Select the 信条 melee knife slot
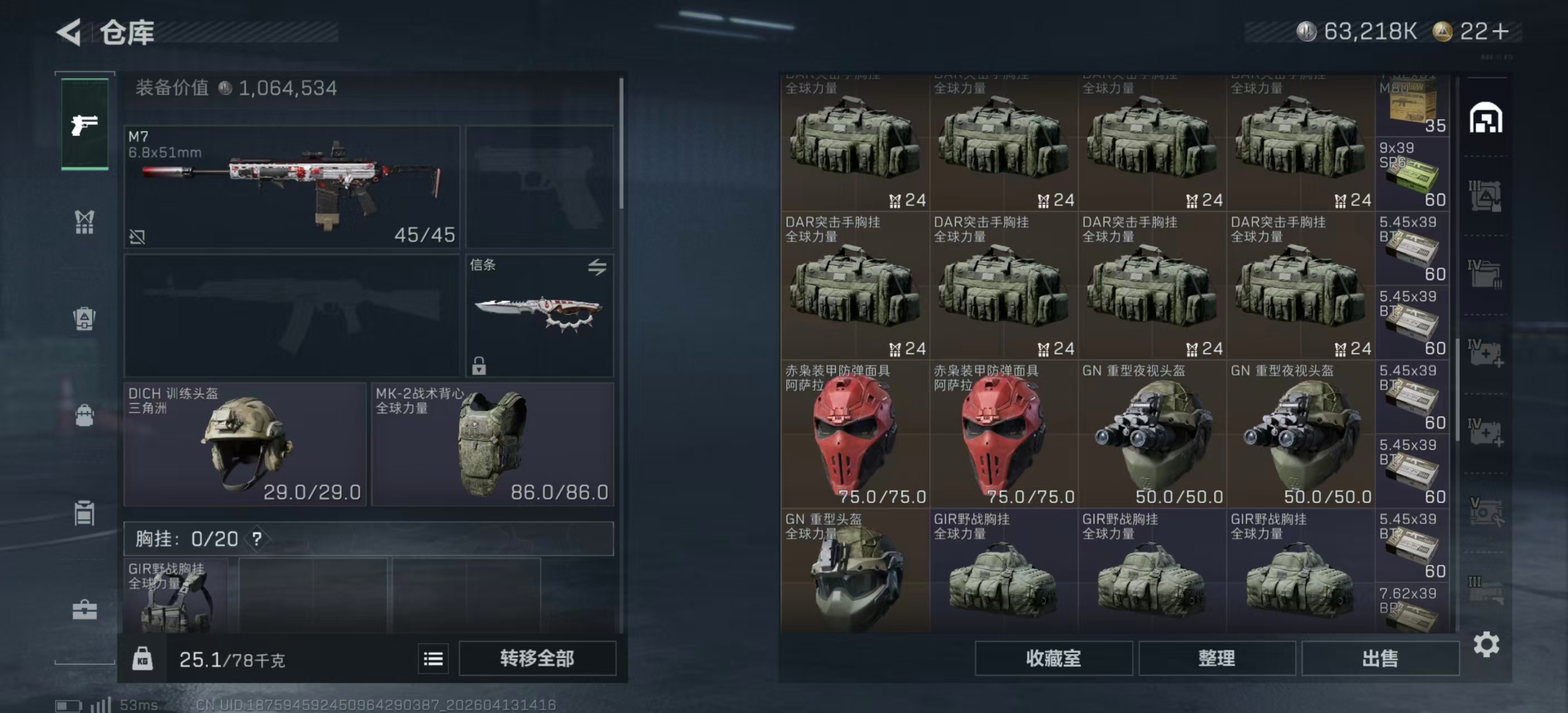Screen dimensions: 1568x713 538,315
